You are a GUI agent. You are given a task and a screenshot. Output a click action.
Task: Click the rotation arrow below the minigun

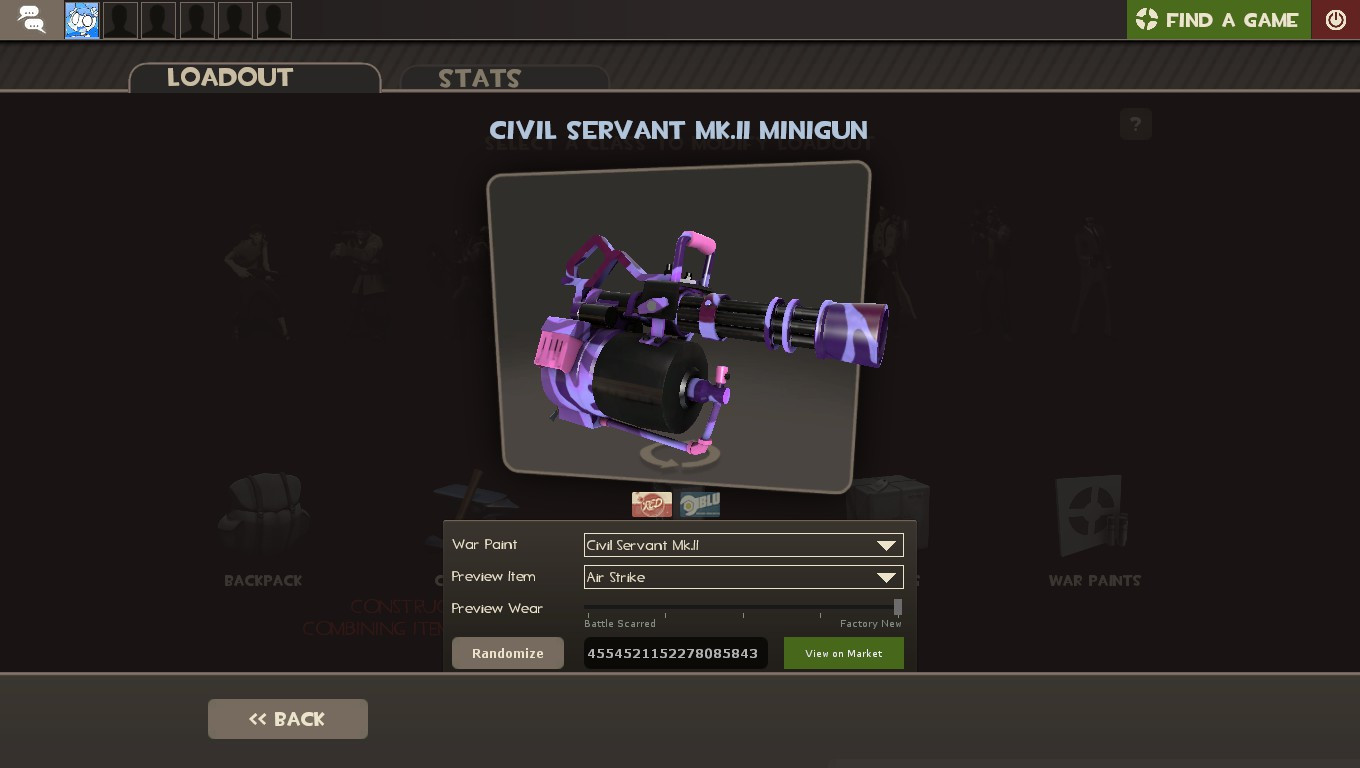click(679, 455)
